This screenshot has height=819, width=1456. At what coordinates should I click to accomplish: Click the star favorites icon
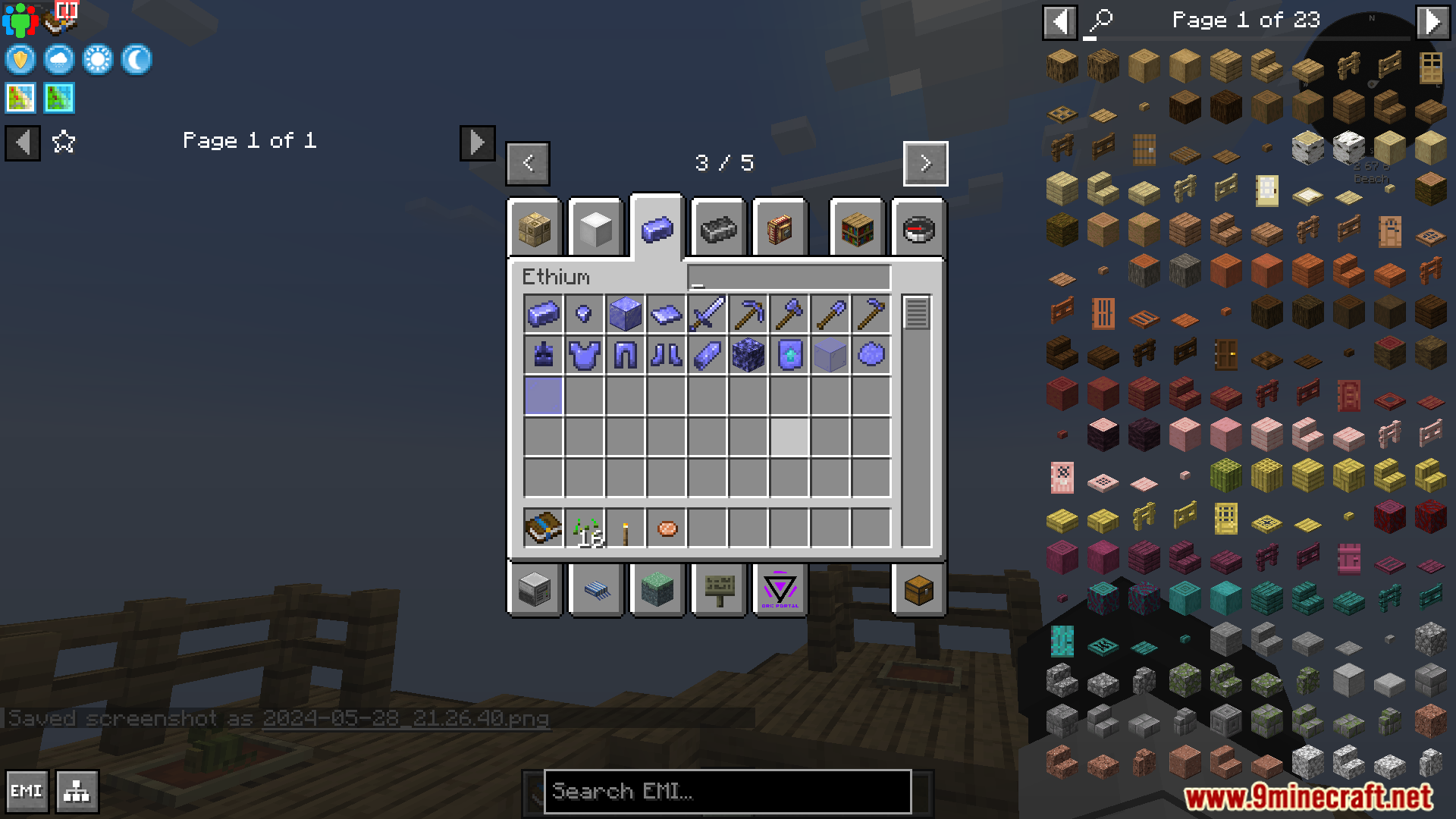[64, 141]
